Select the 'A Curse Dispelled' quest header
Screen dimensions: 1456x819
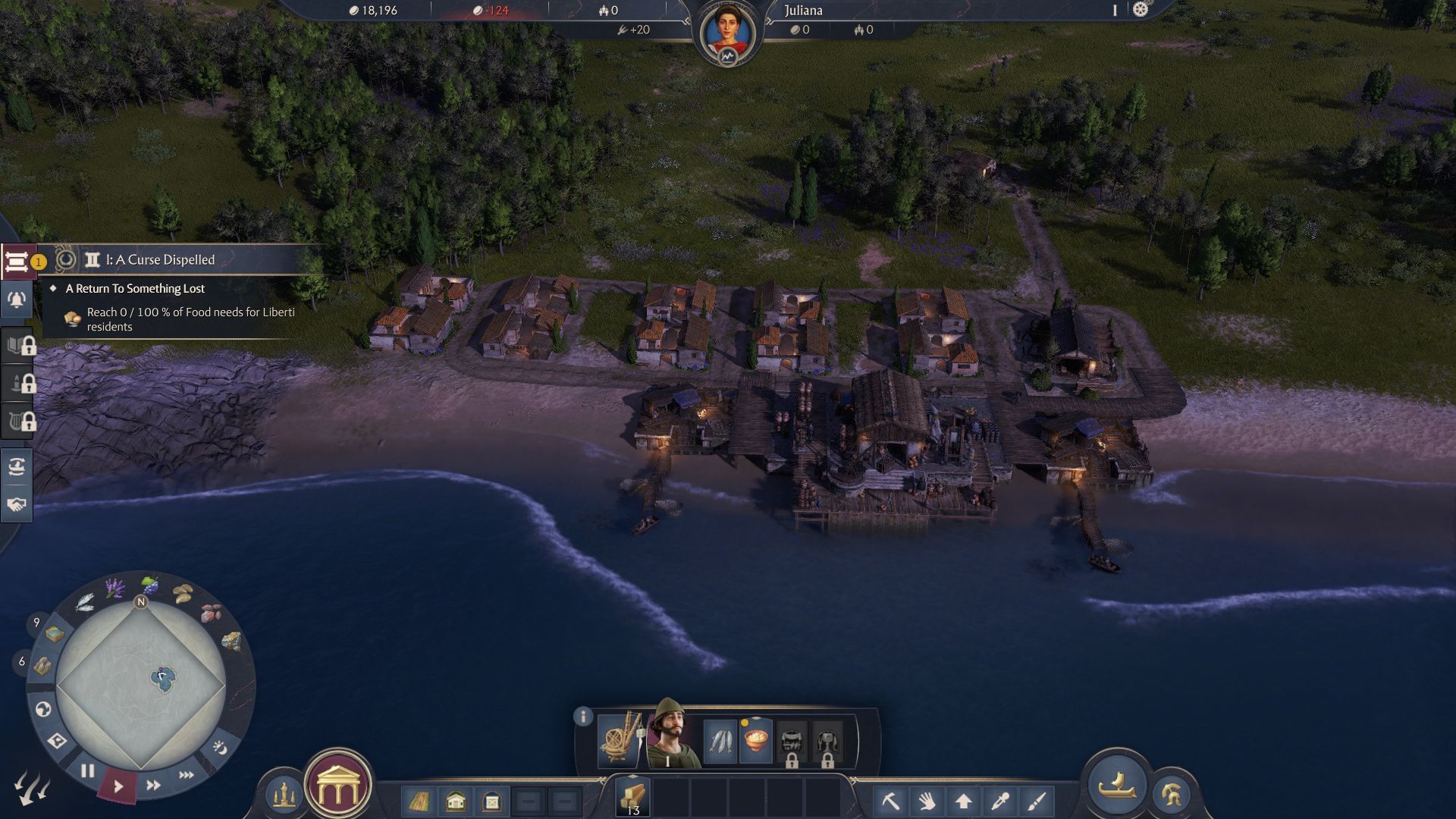160,260
